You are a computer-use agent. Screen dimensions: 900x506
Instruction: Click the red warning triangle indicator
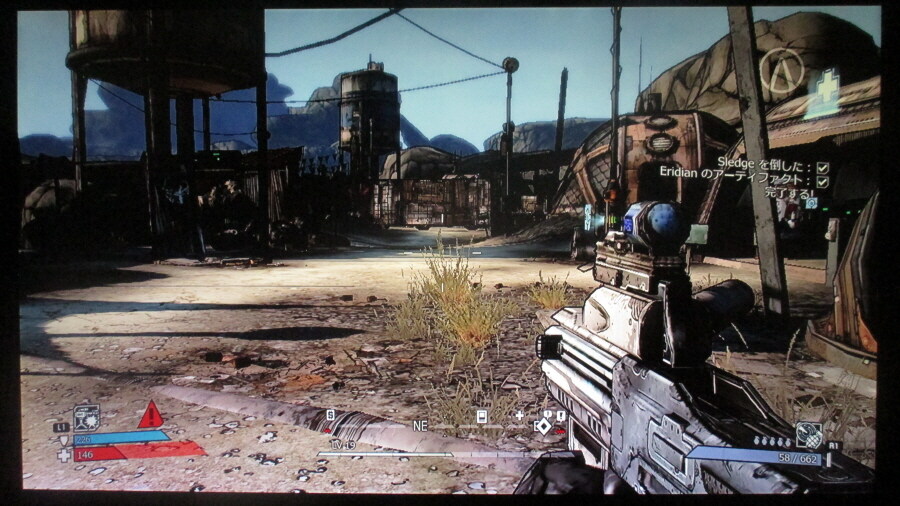(x=150, y=415)
